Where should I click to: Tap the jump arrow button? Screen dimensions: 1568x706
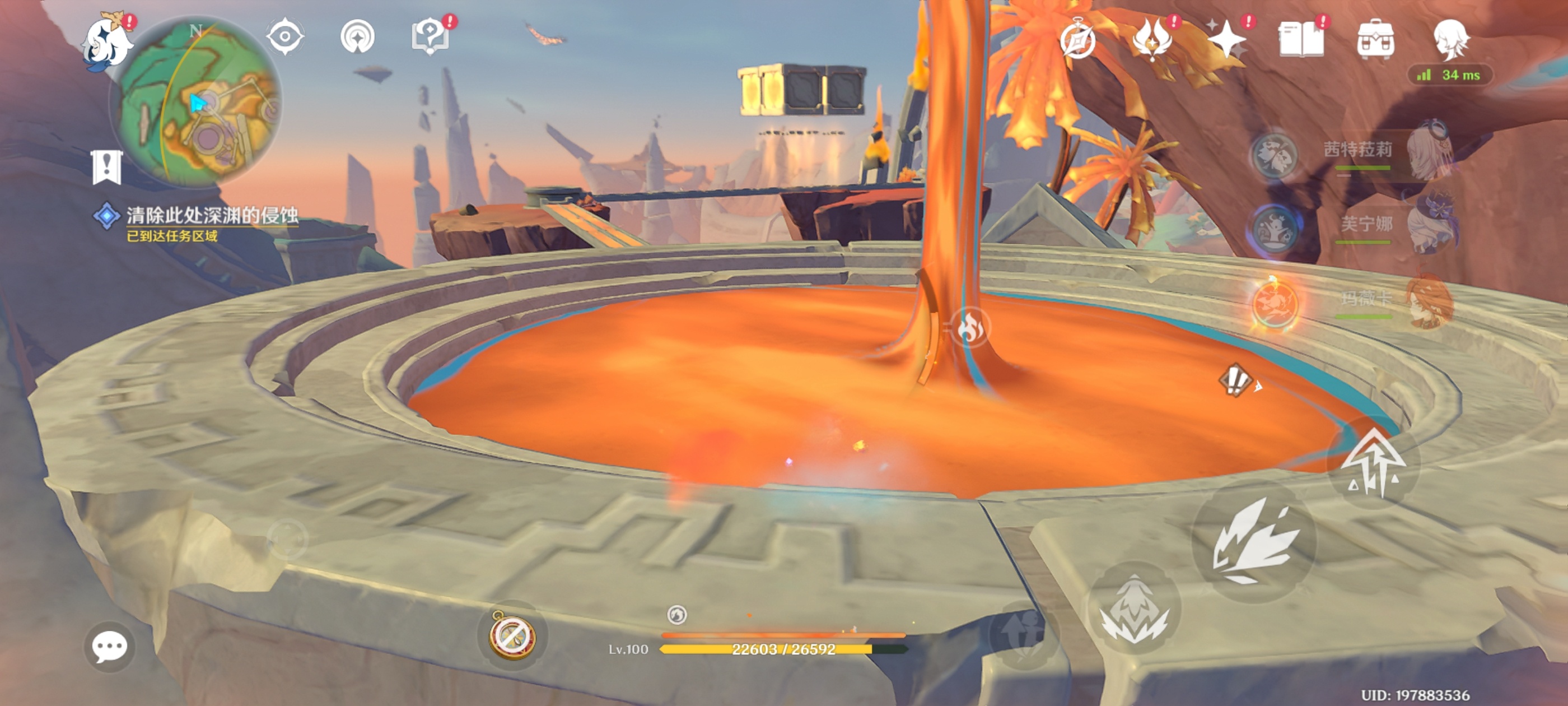pos(1373,464)
